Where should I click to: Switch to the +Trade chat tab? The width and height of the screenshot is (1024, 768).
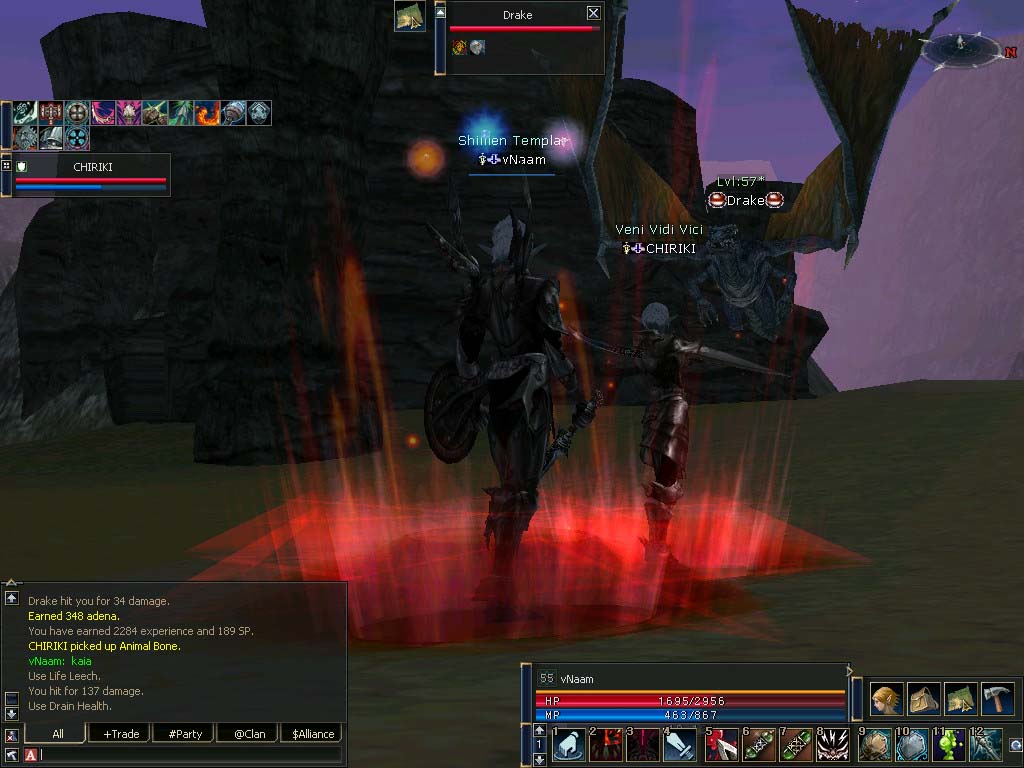121,734
